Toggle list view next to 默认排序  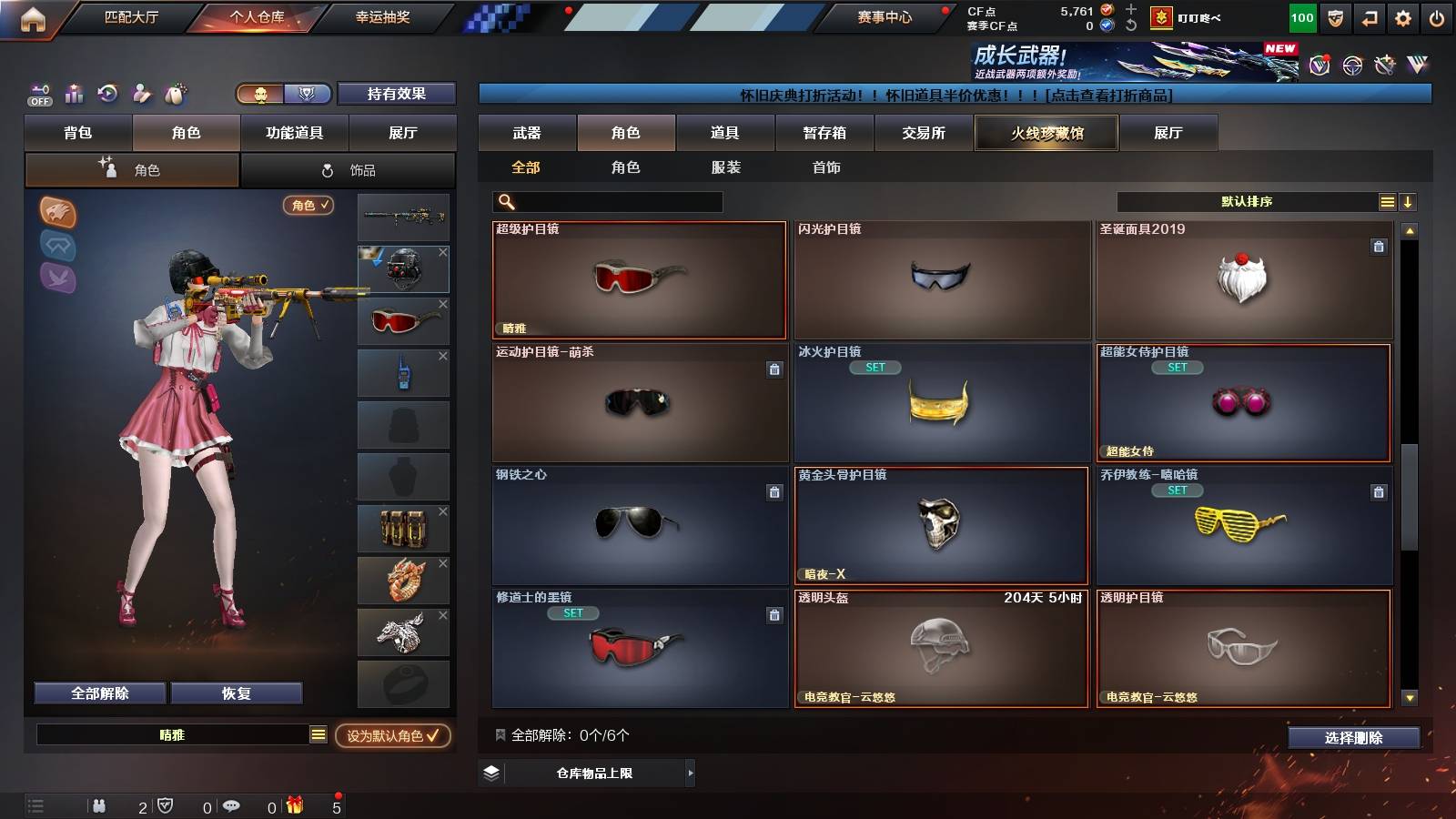(x=1386, y=201)
